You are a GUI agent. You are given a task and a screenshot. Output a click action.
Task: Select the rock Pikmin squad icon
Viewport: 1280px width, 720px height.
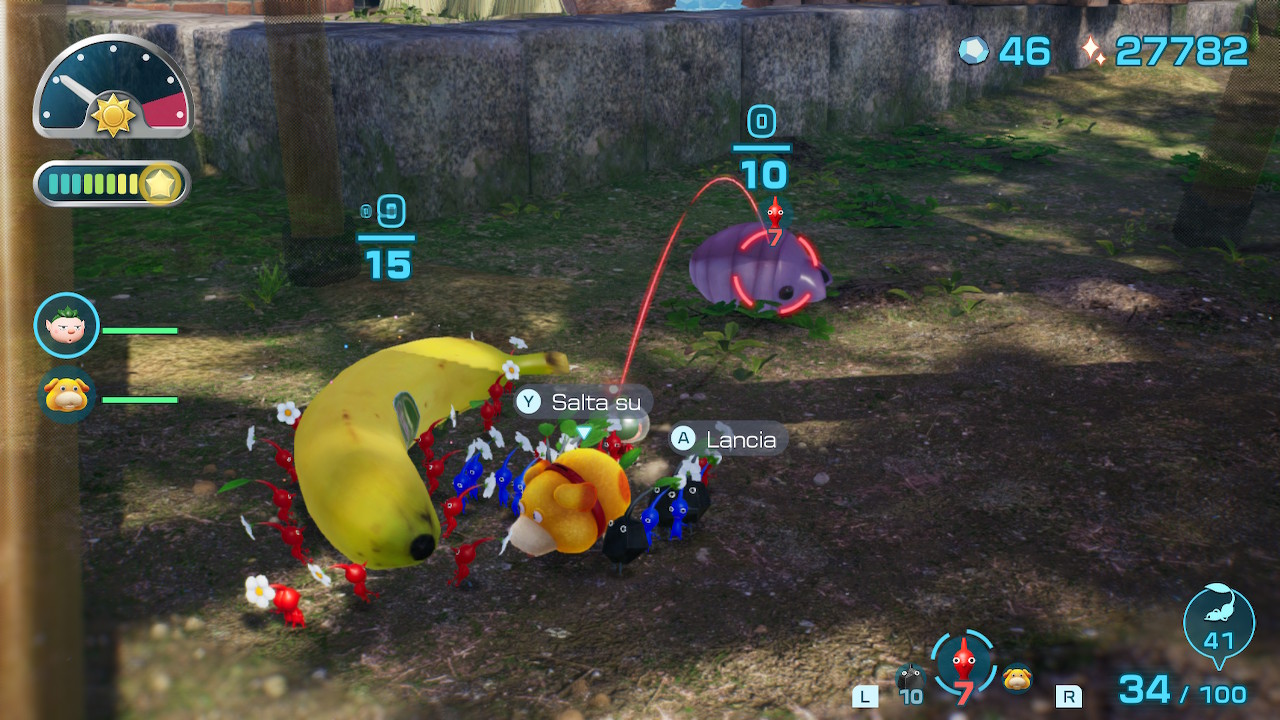point(910,678)
